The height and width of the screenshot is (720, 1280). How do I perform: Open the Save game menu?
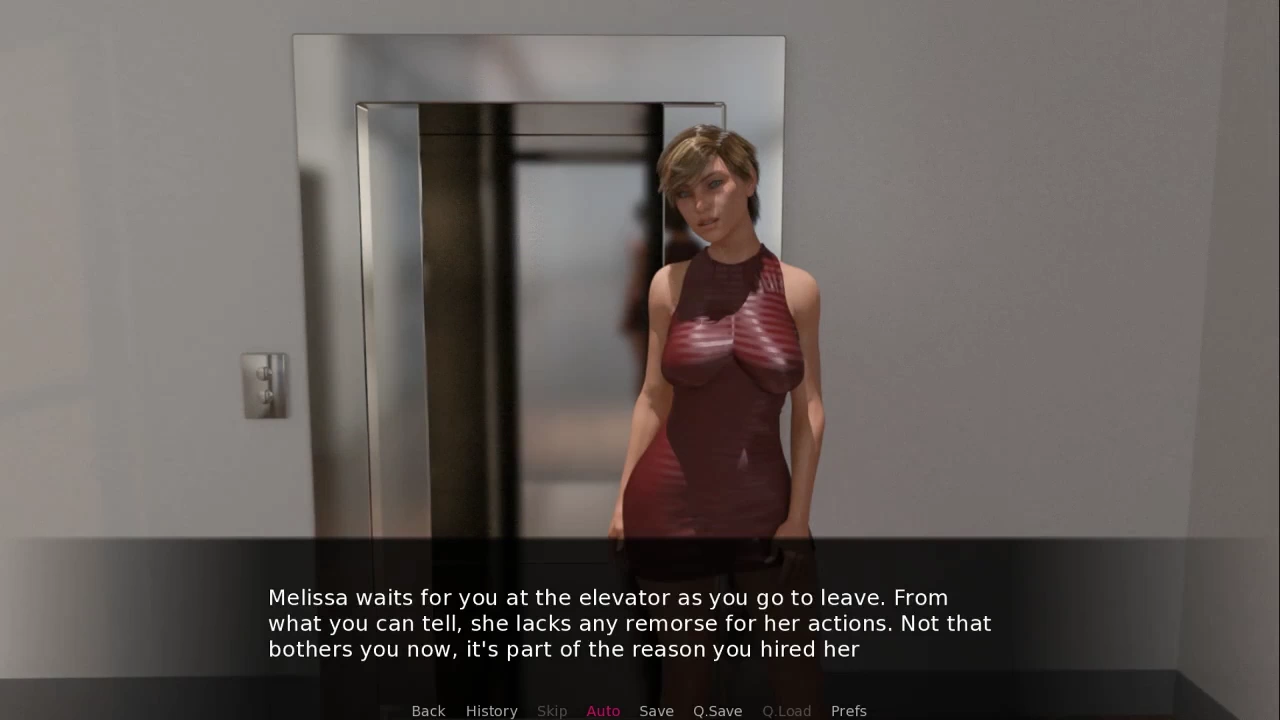(x=656, y=711)
